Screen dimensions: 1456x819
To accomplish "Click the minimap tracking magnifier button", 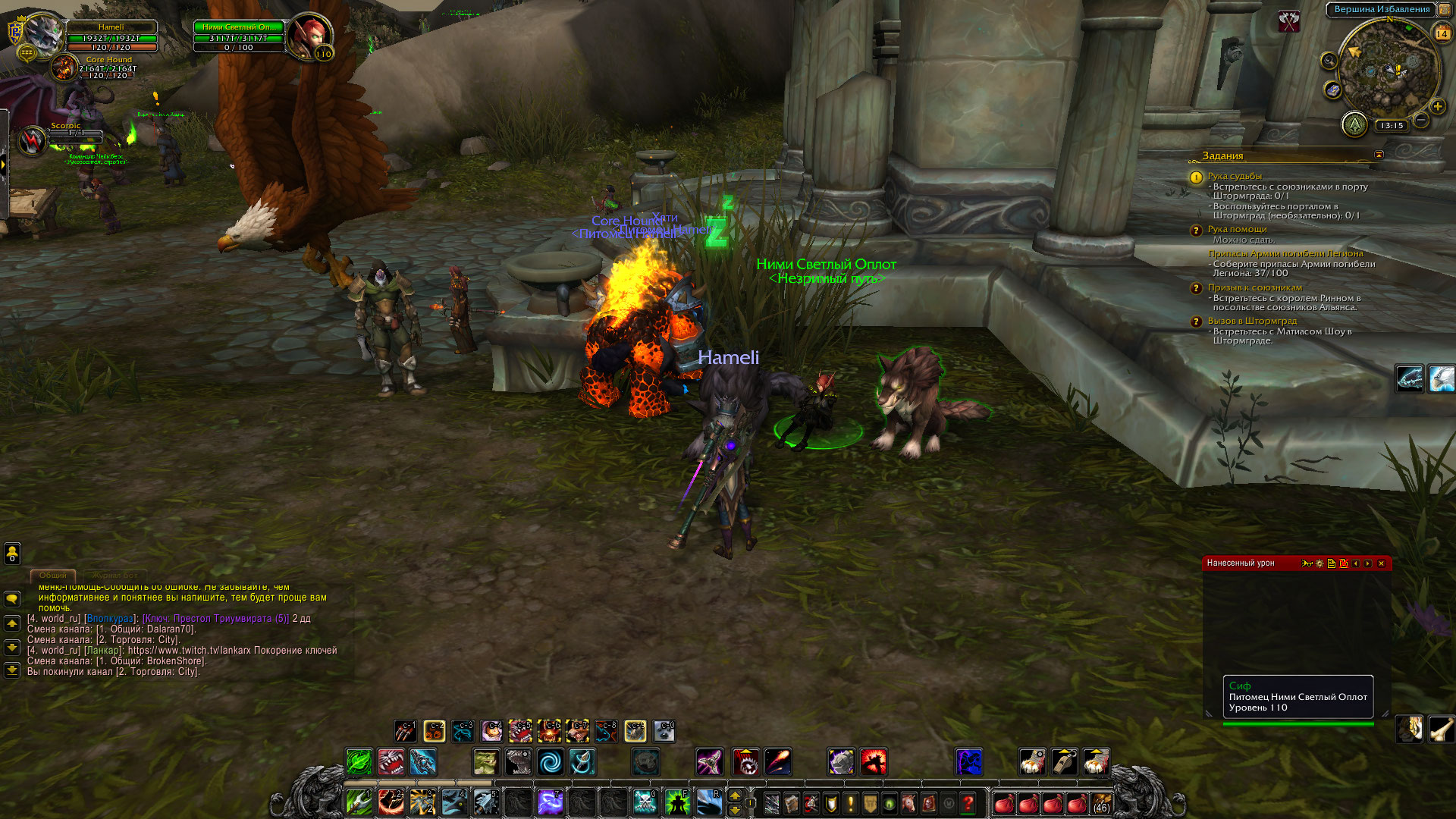I will 1329,61.
